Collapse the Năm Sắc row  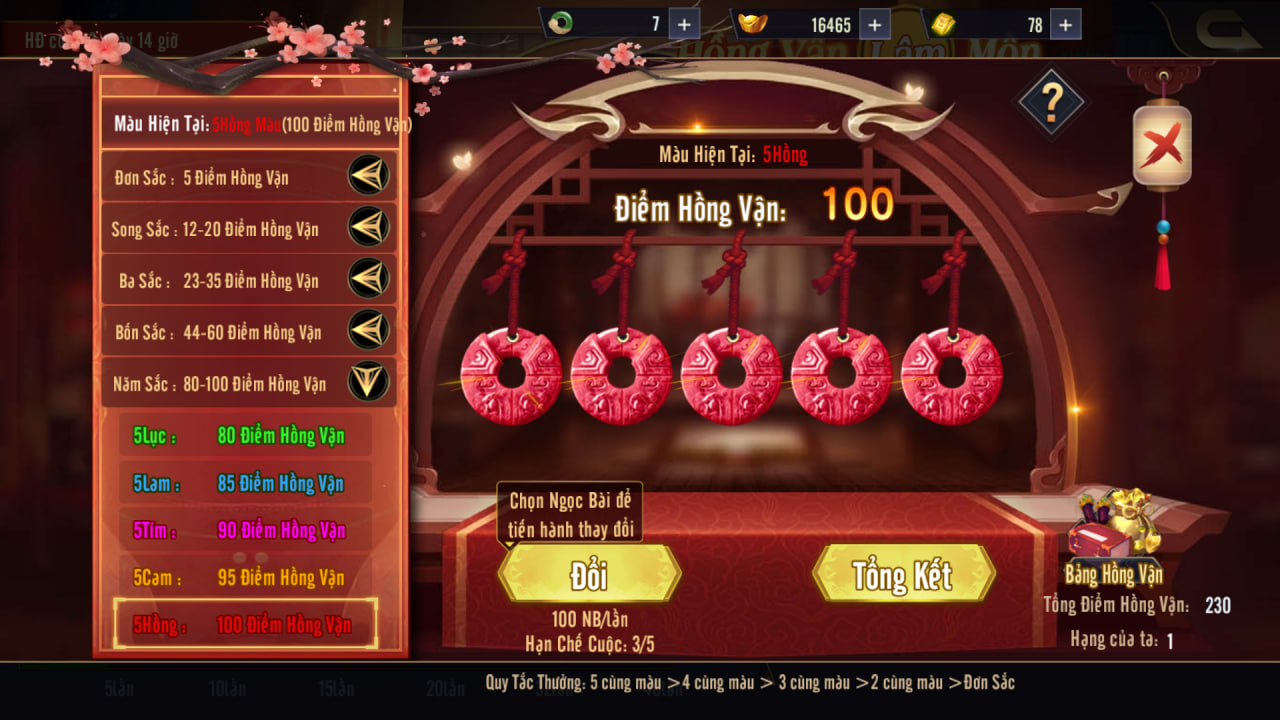pyautogui.click(x=368, y=382)
